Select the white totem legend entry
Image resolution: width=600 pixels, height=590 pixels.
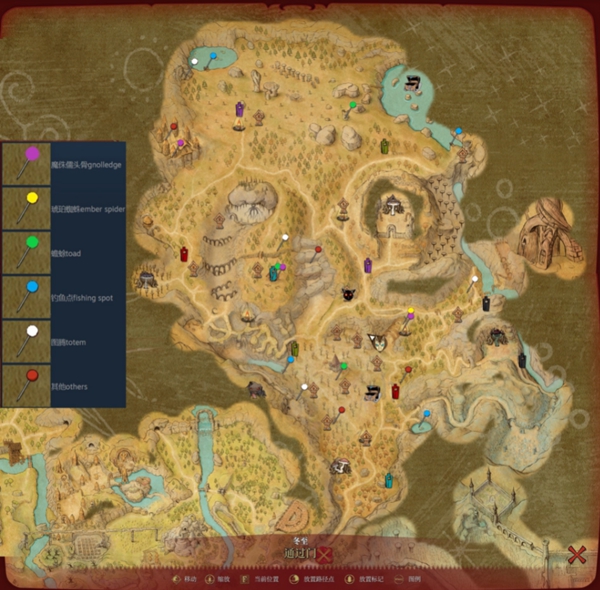click(x=63, y=342)
